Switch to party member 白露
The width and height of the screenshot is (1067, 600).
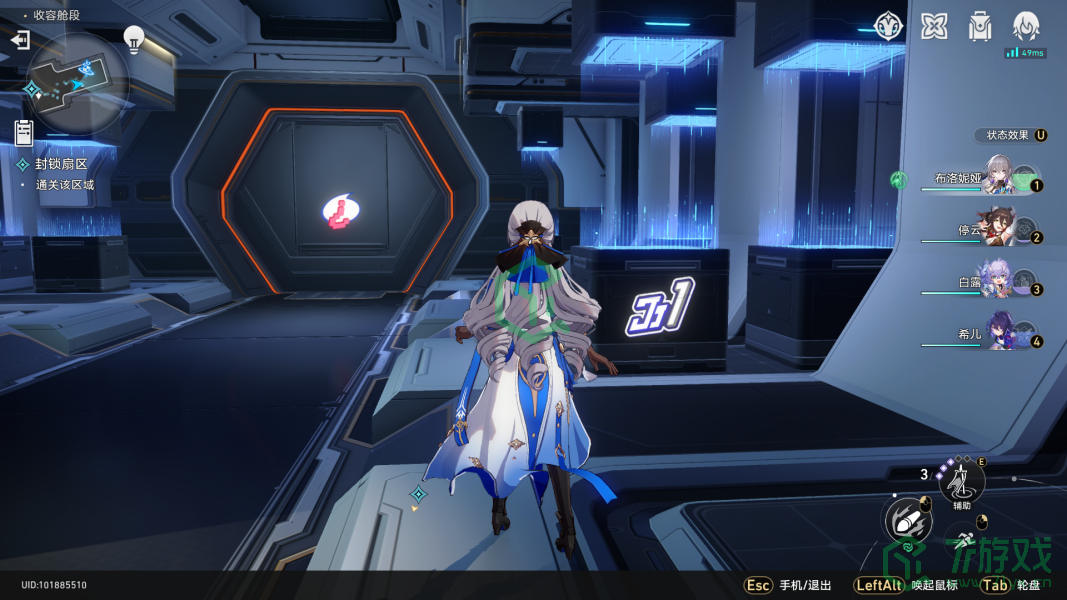pyautogui.click(x=999, y=283)
